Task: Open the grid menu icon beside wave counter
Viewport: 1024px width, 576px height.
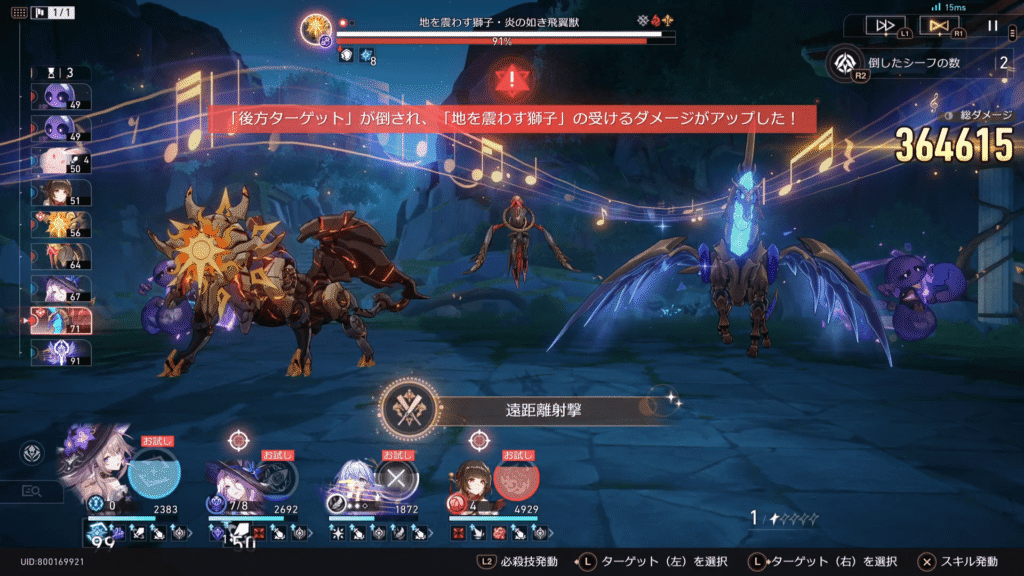Action: [x=20, y=13]
